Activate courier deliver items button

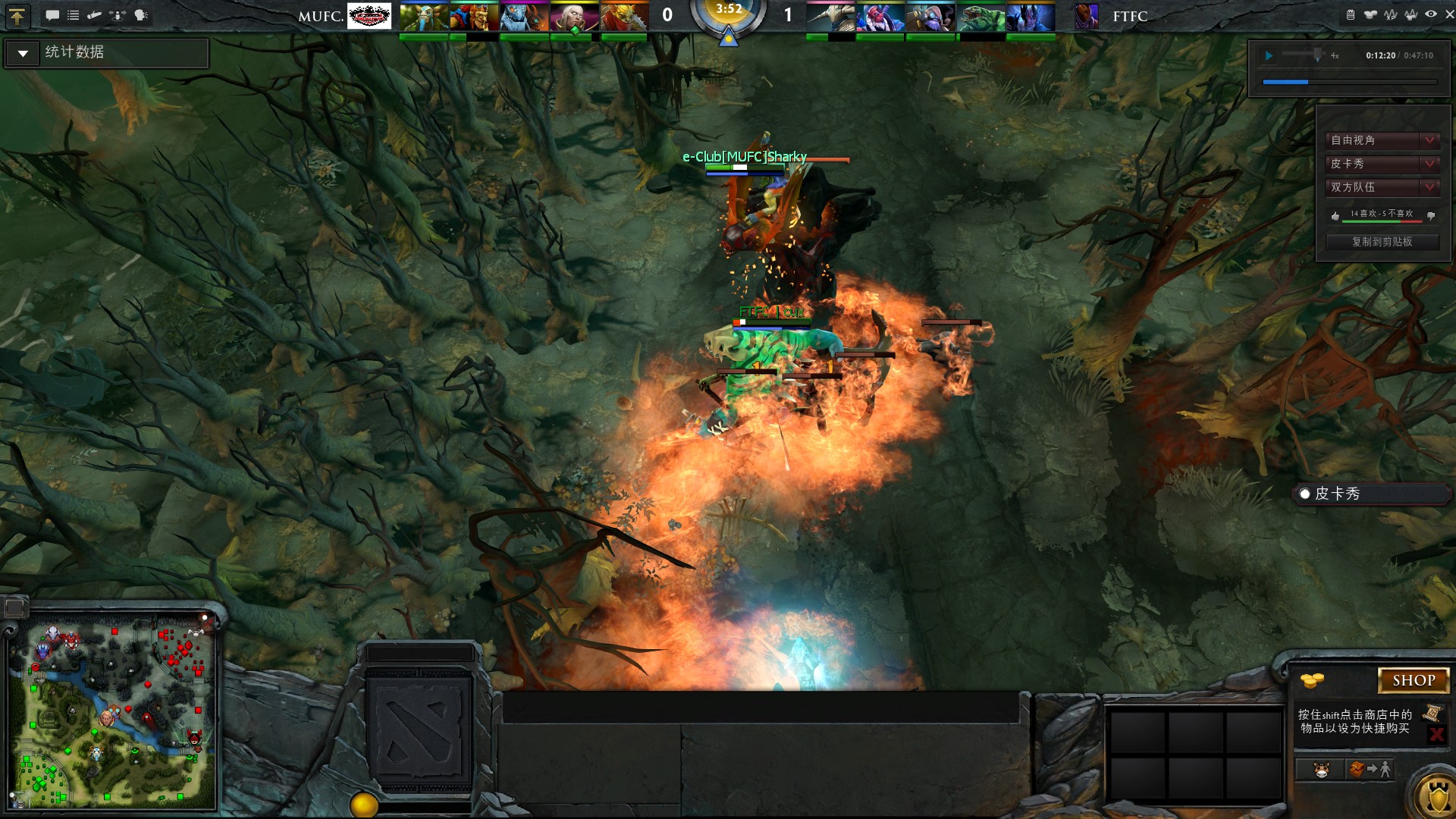point(1370,770)
